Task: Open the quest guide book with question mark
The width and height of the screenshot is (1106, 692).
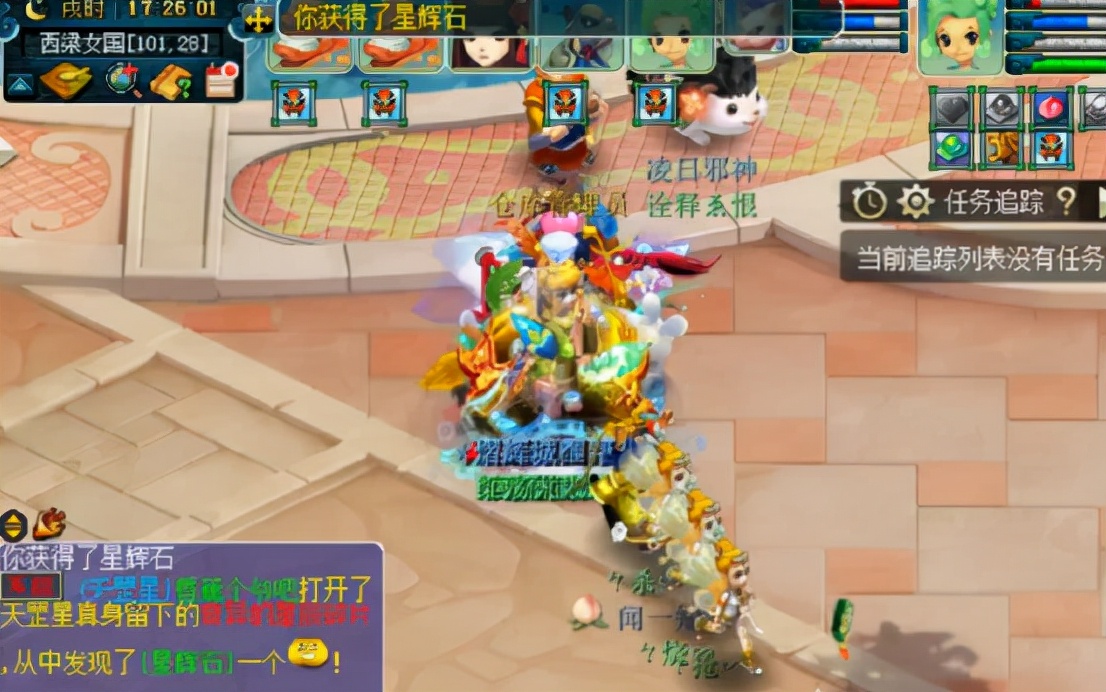Action: [171, 81]
